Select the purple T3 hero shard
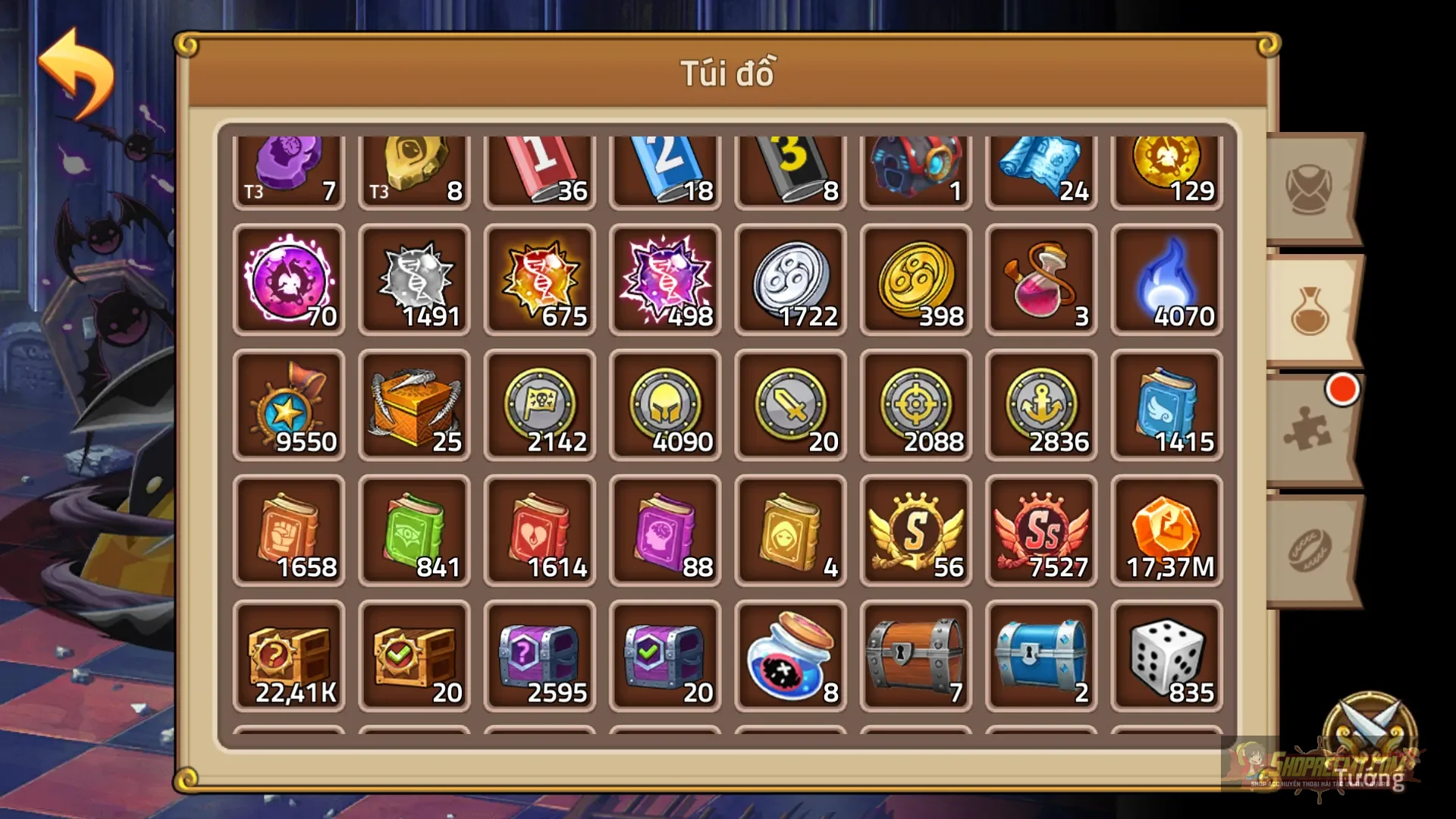 click(x=288, y=168)
